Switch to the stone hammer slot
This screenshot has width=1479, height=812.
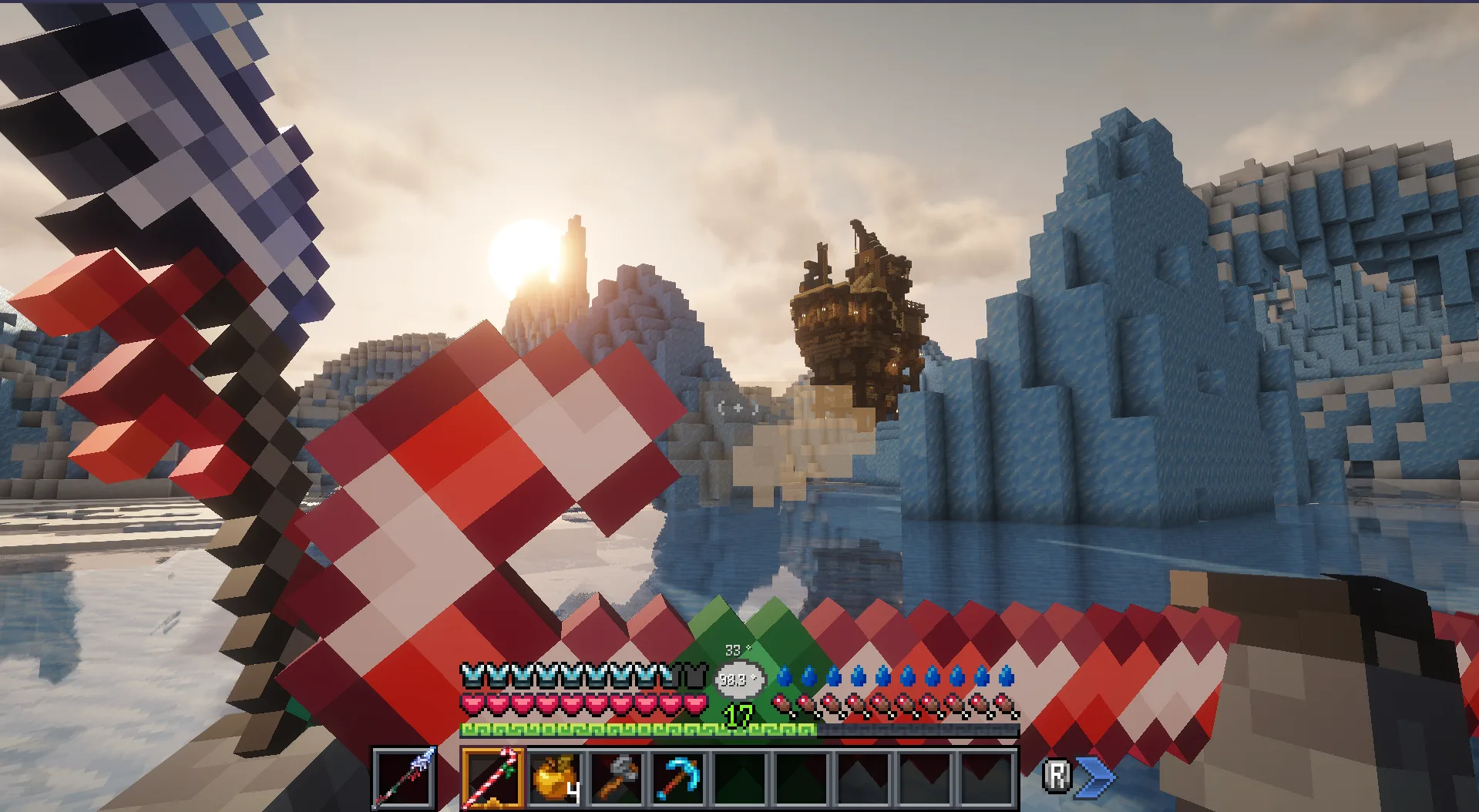tap(617, 777)
